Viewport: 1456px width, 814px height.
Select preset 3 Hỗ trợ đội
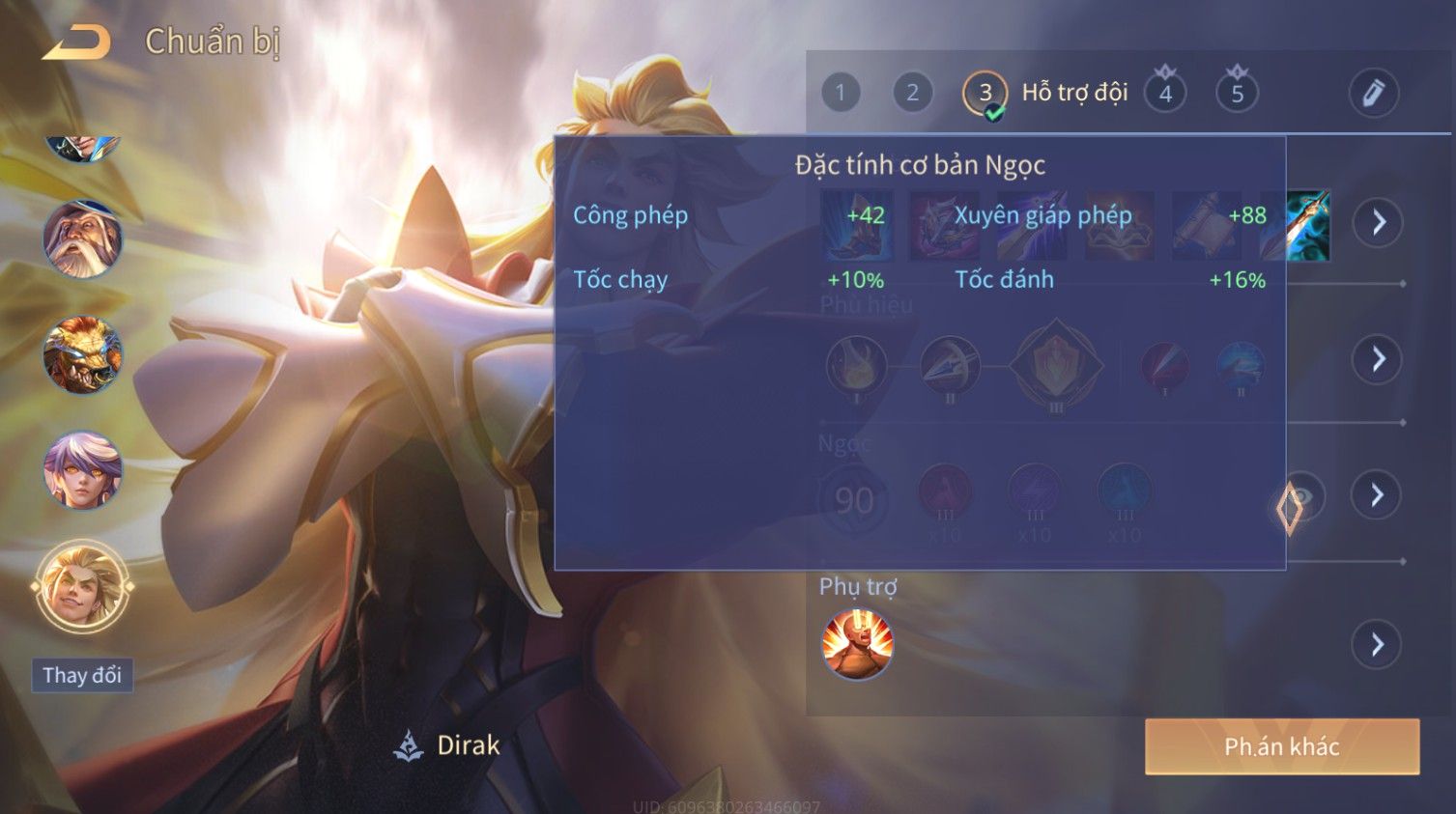tap(985, 94)
